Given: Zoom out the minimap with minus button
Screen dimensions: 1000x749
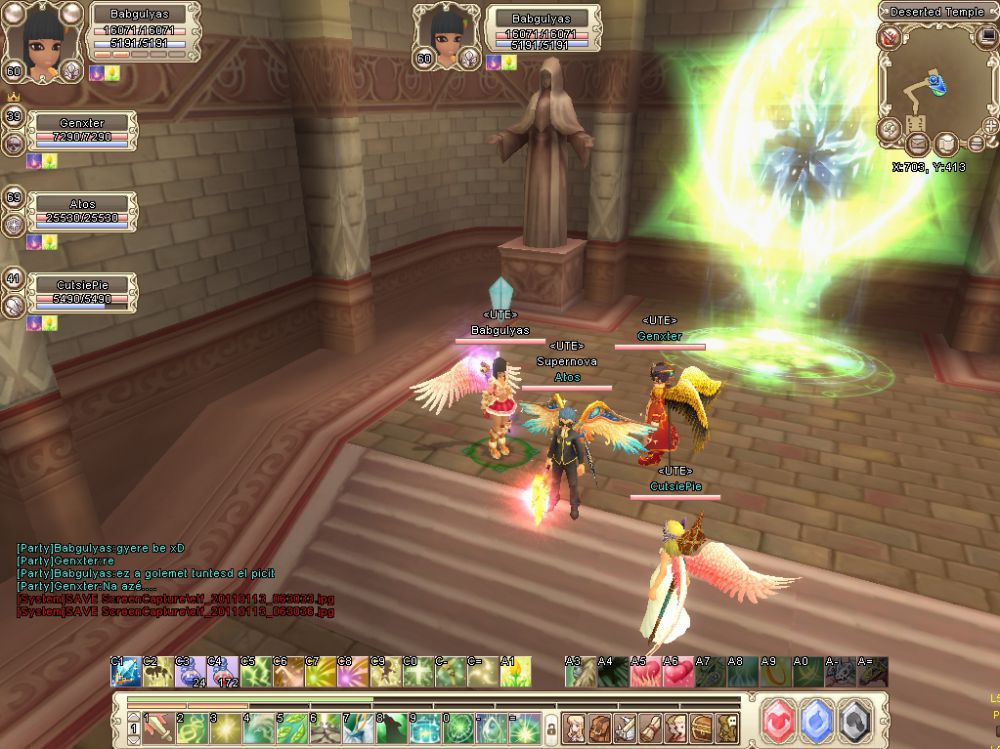Looking at the screenshot, I should pyautogui.click(x=977, y=143).
